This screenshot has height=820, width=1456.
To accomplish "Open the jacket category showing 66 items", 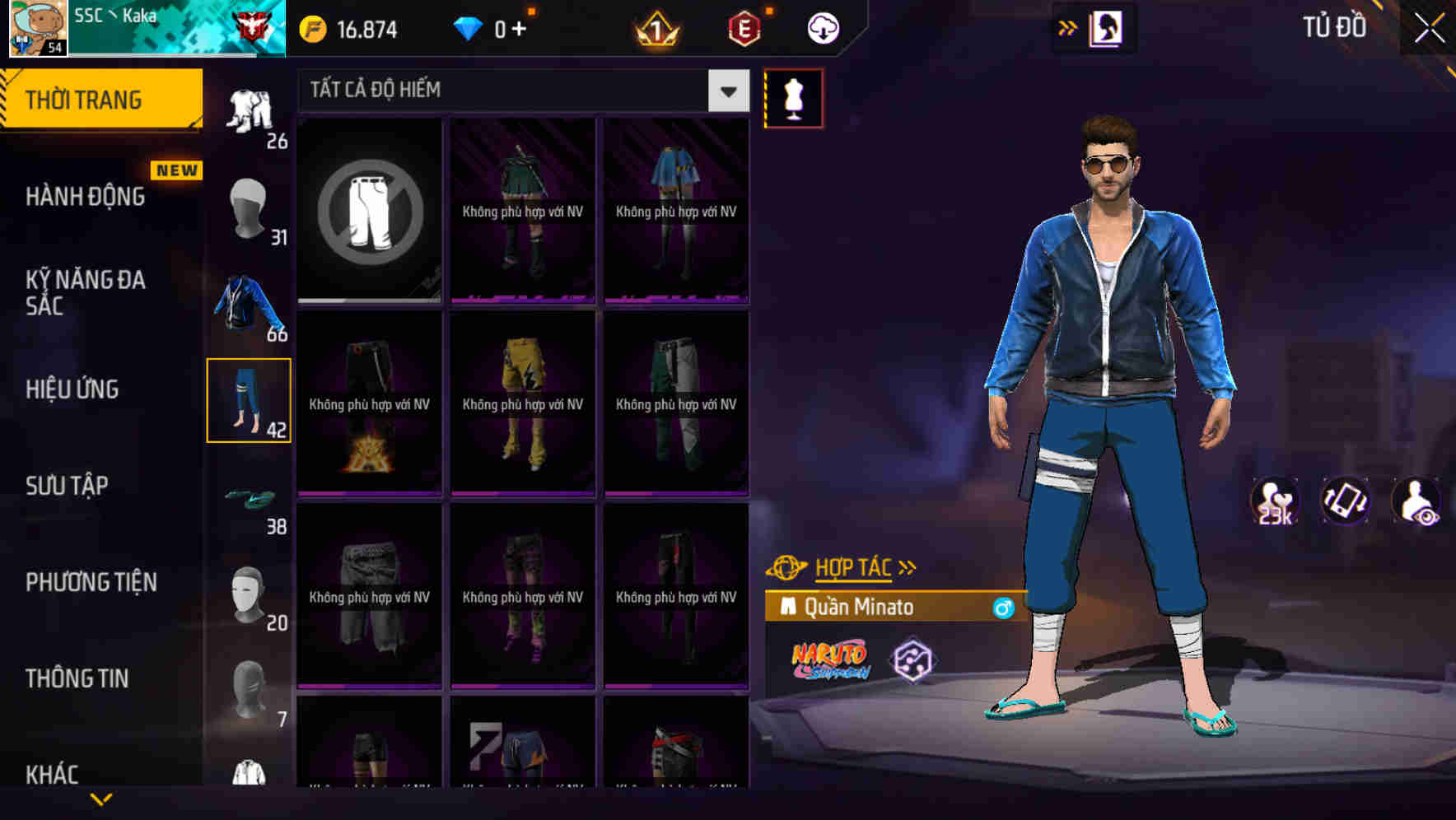I will click(248, 309).
